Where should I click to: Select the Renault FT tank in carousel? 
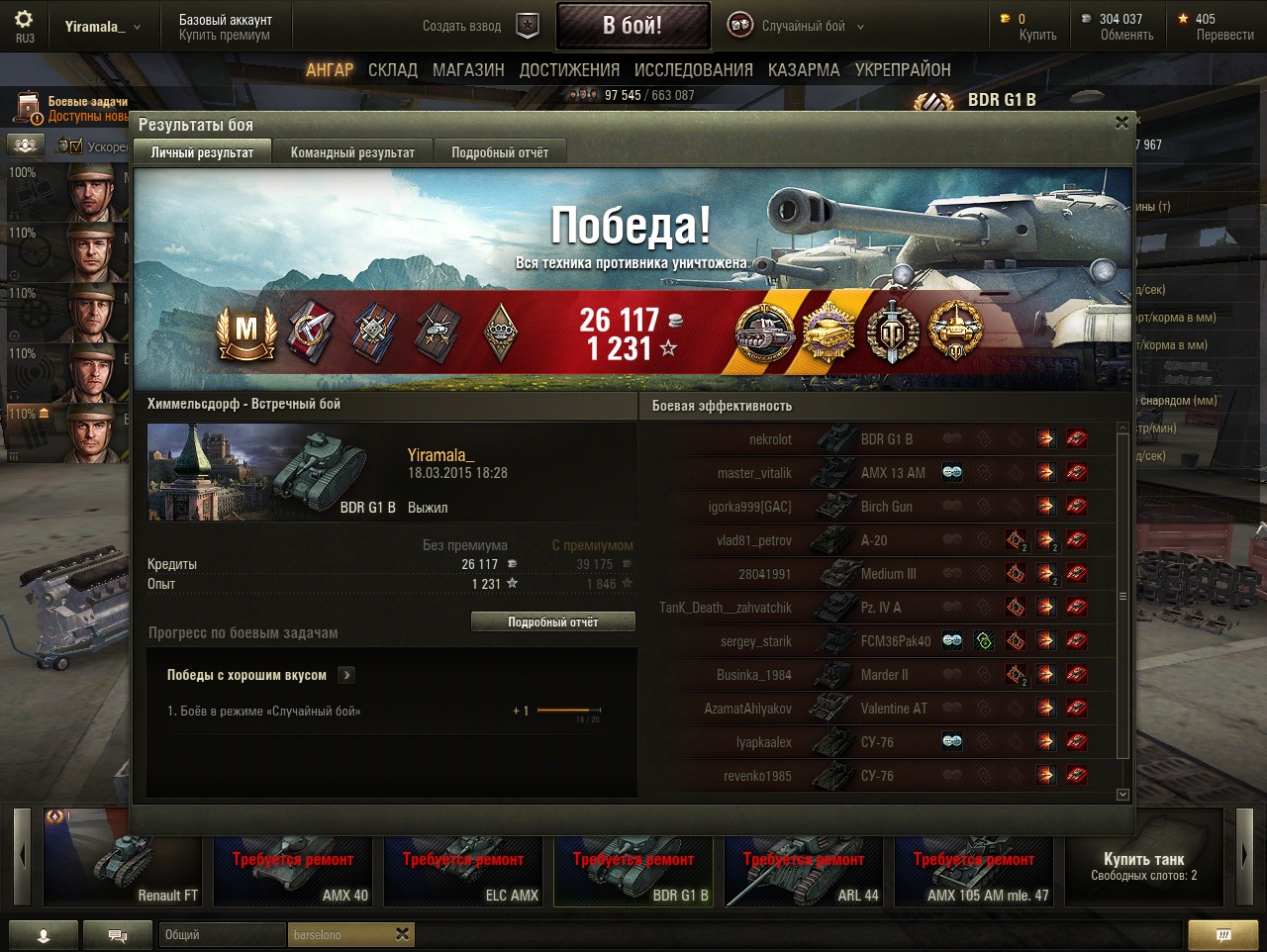tap(123, 858)
